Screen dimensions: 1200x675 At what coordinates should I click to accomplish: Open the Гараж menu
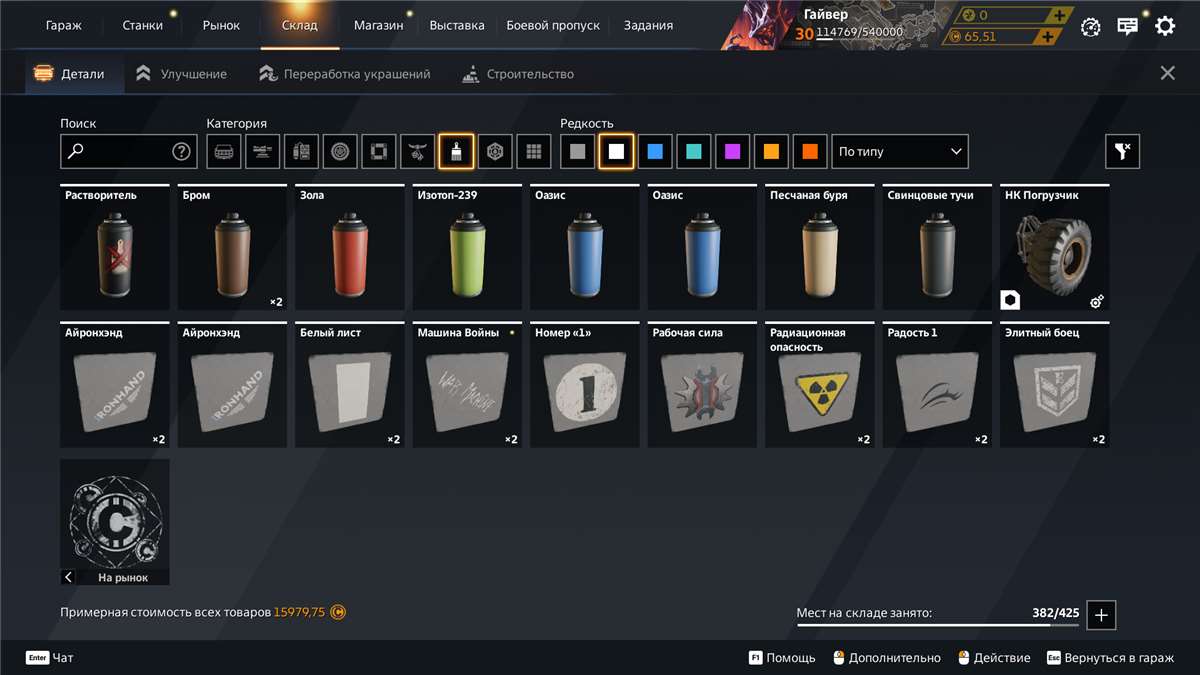64,25
